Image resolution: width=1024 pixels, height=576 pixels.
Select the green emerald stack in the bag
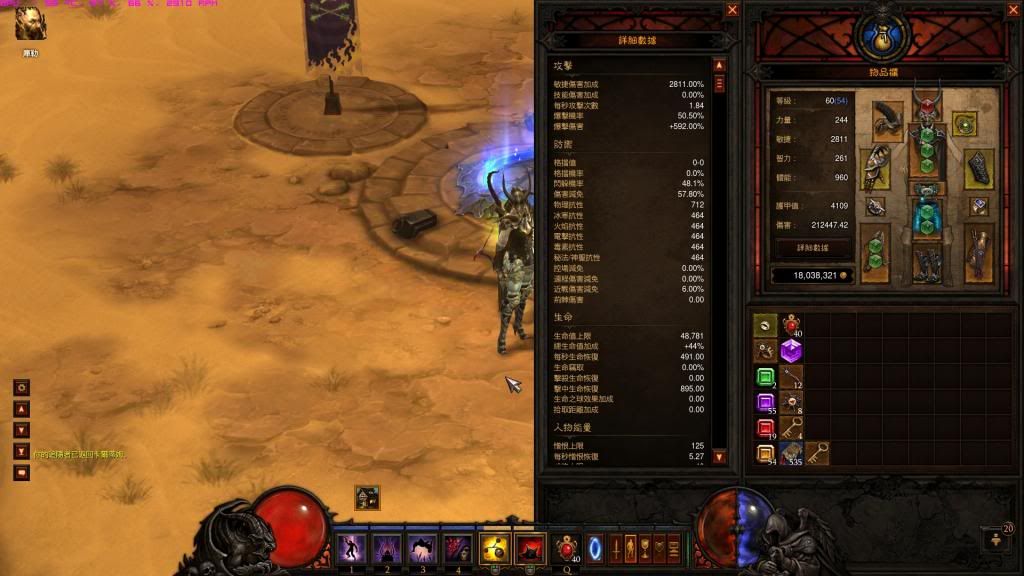[x=765, y=378]
